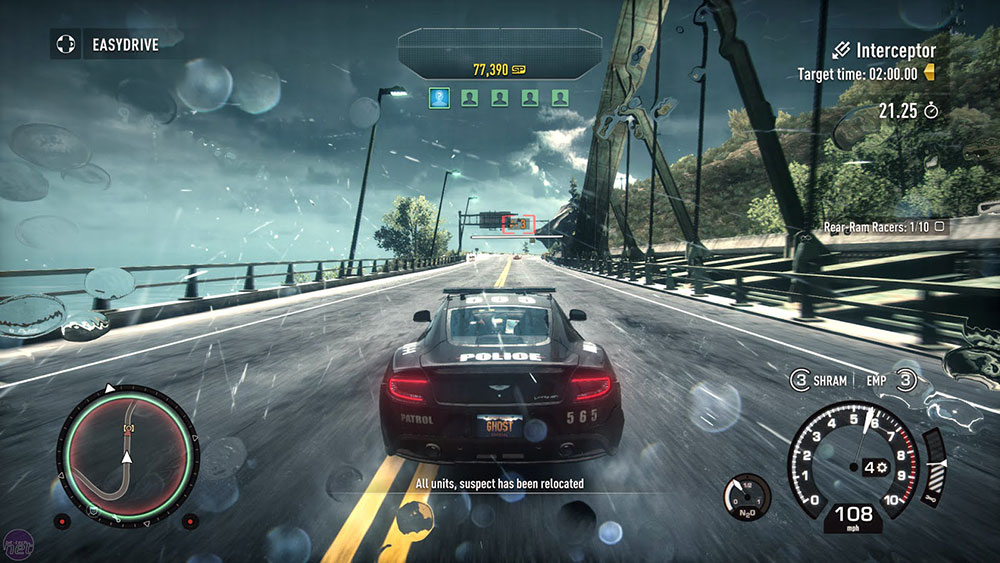The height and width of the screenshot is (563, 1000).
Task: Activate the EMP pursuit tech
Action: click(887, 381)
